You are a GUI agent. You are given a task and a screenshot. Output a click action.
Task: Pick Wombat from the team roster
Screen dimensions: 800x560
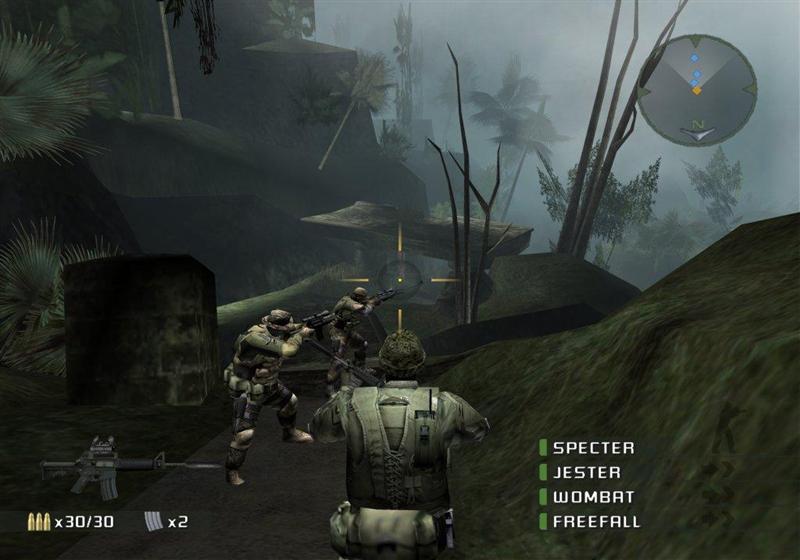588,497
